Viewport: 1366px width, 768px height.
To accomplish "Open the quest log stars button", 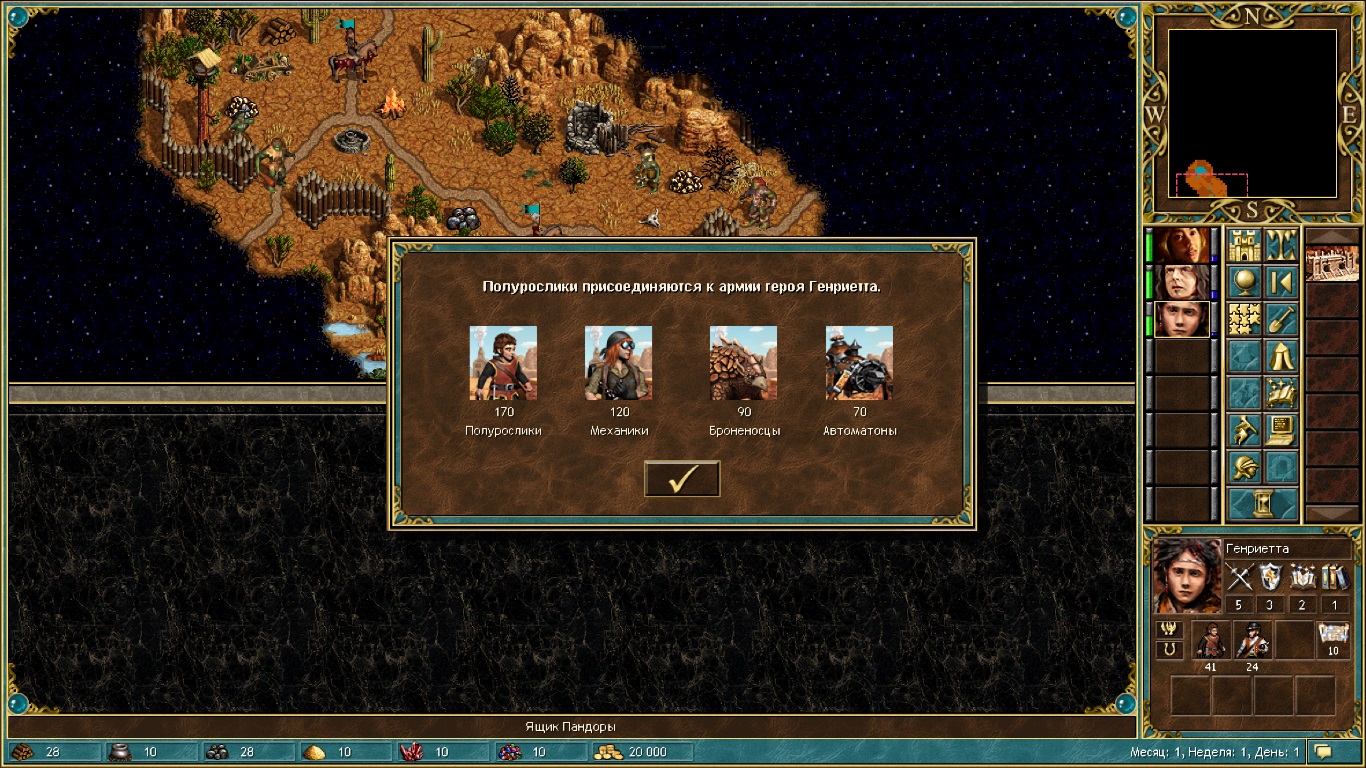I will [1244, 319].
